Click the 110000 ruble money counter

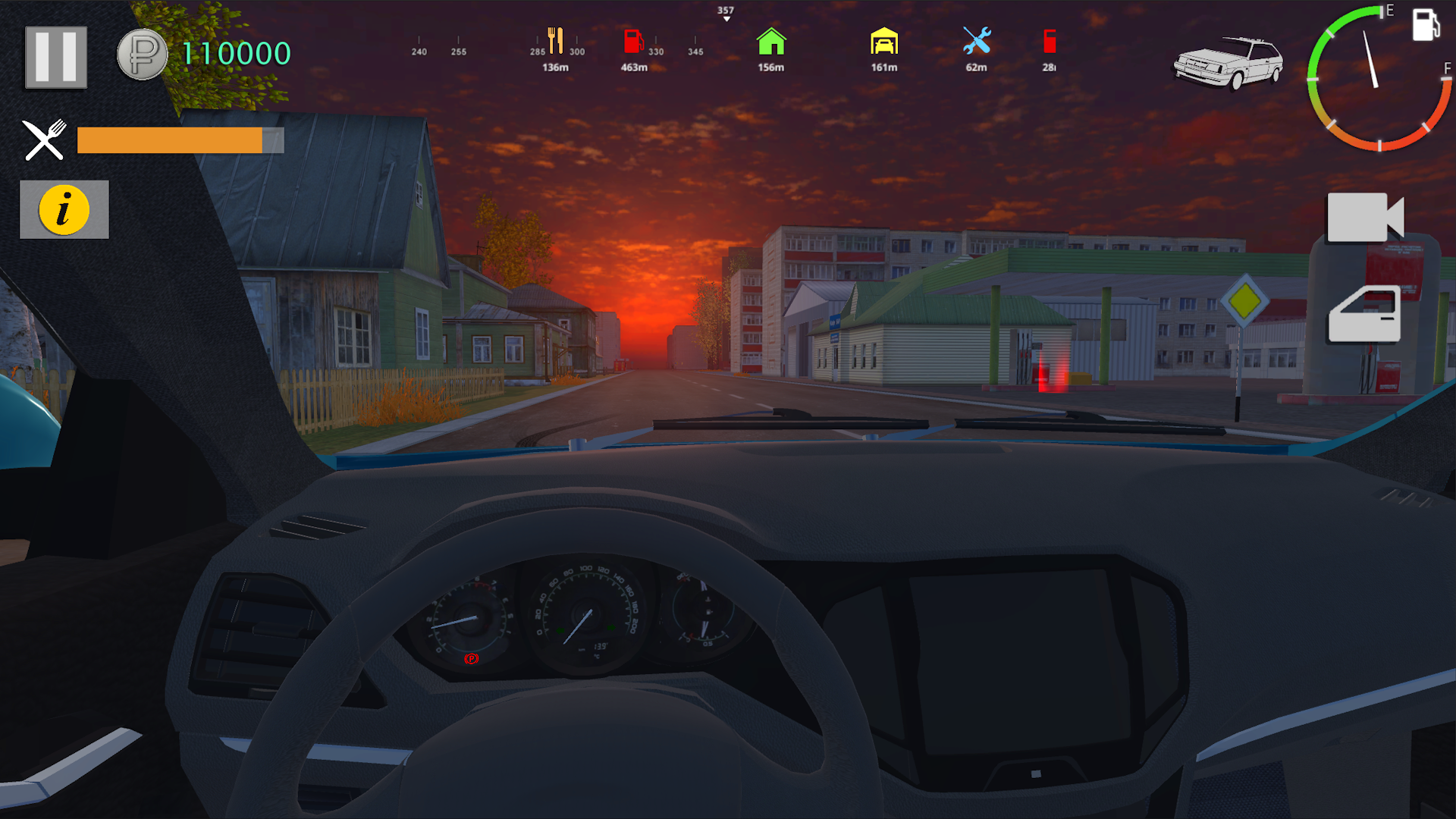click(x=235, y=53)
